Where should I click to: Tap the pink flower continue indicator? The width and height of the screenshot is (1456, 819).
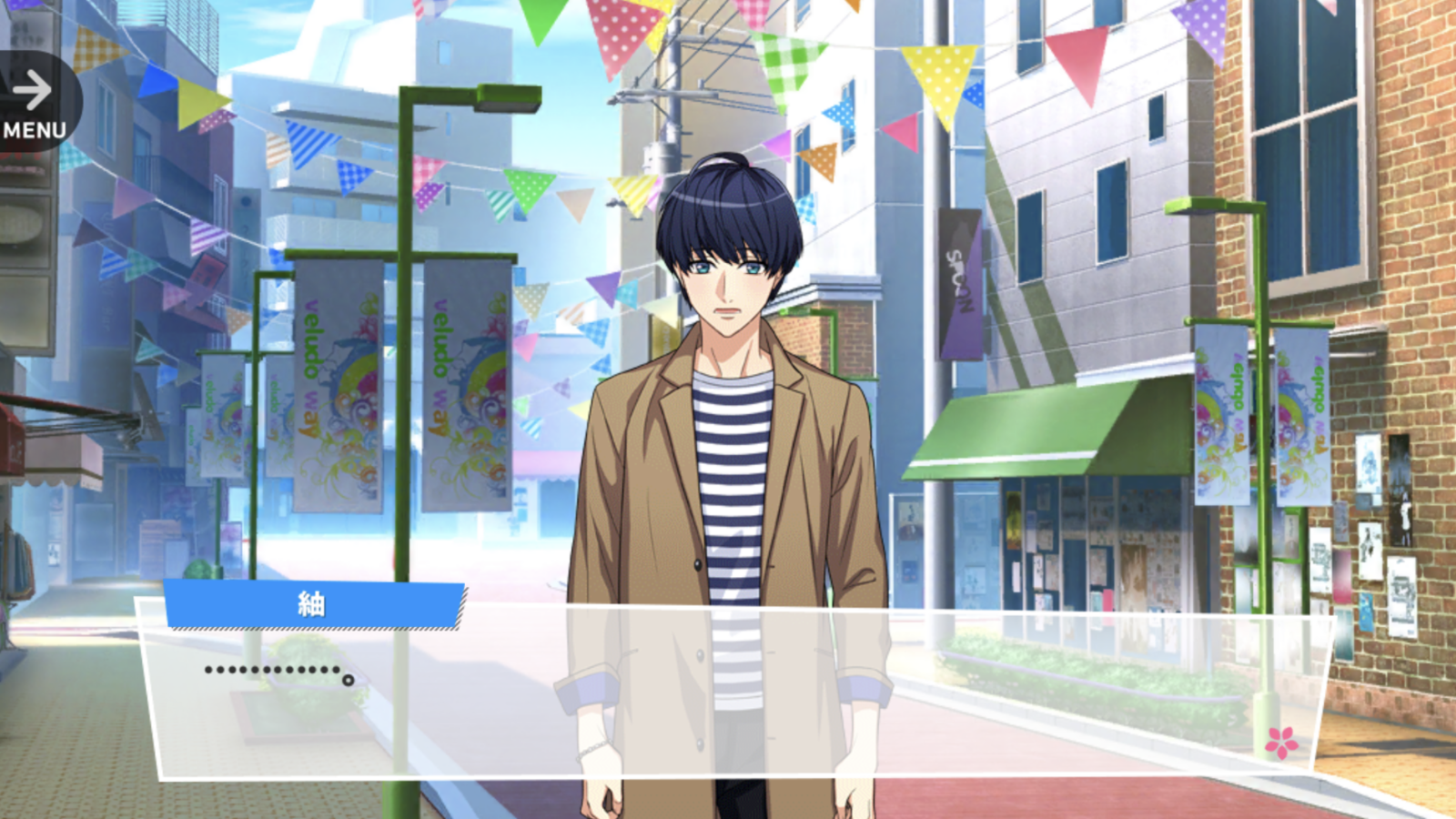[1281, 743]
